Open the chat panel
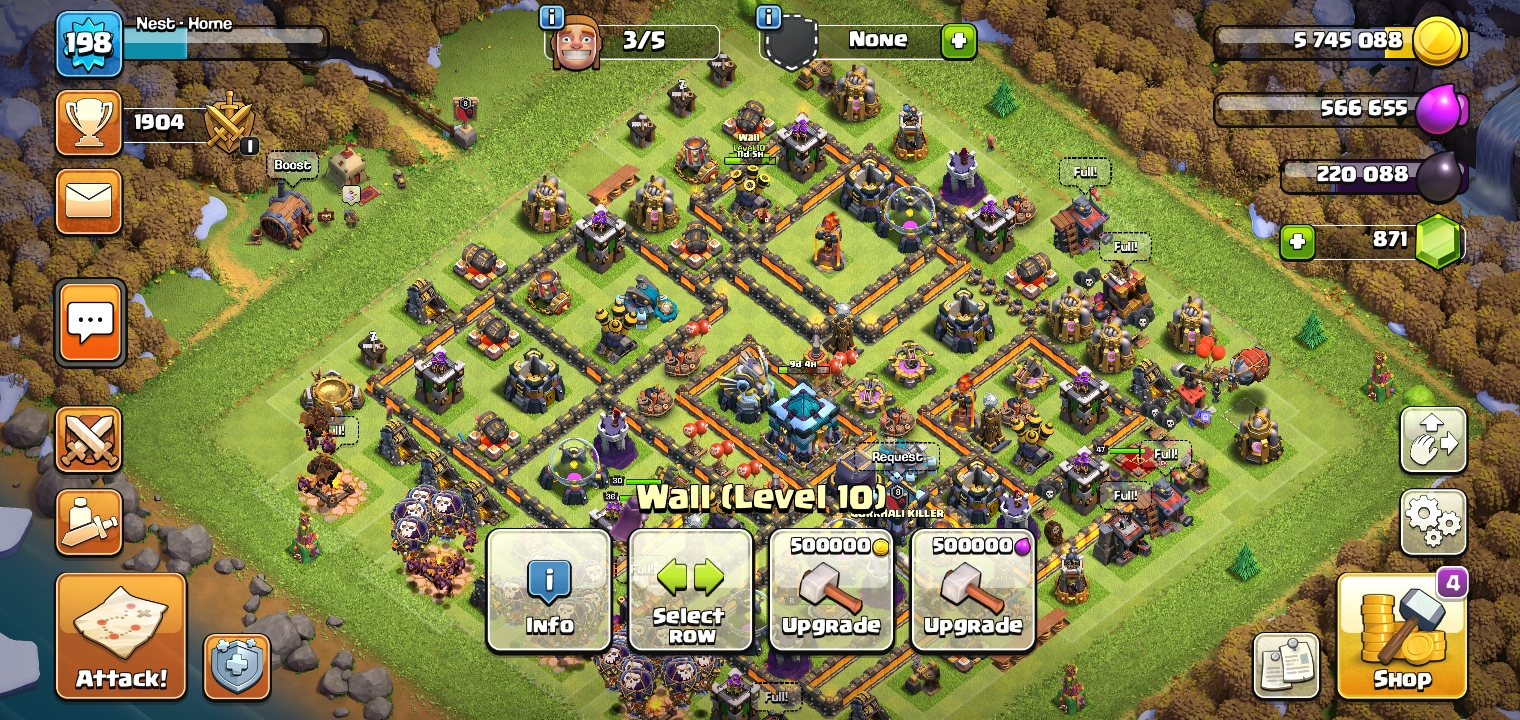Screen dimensions: 1520x720 90,322
